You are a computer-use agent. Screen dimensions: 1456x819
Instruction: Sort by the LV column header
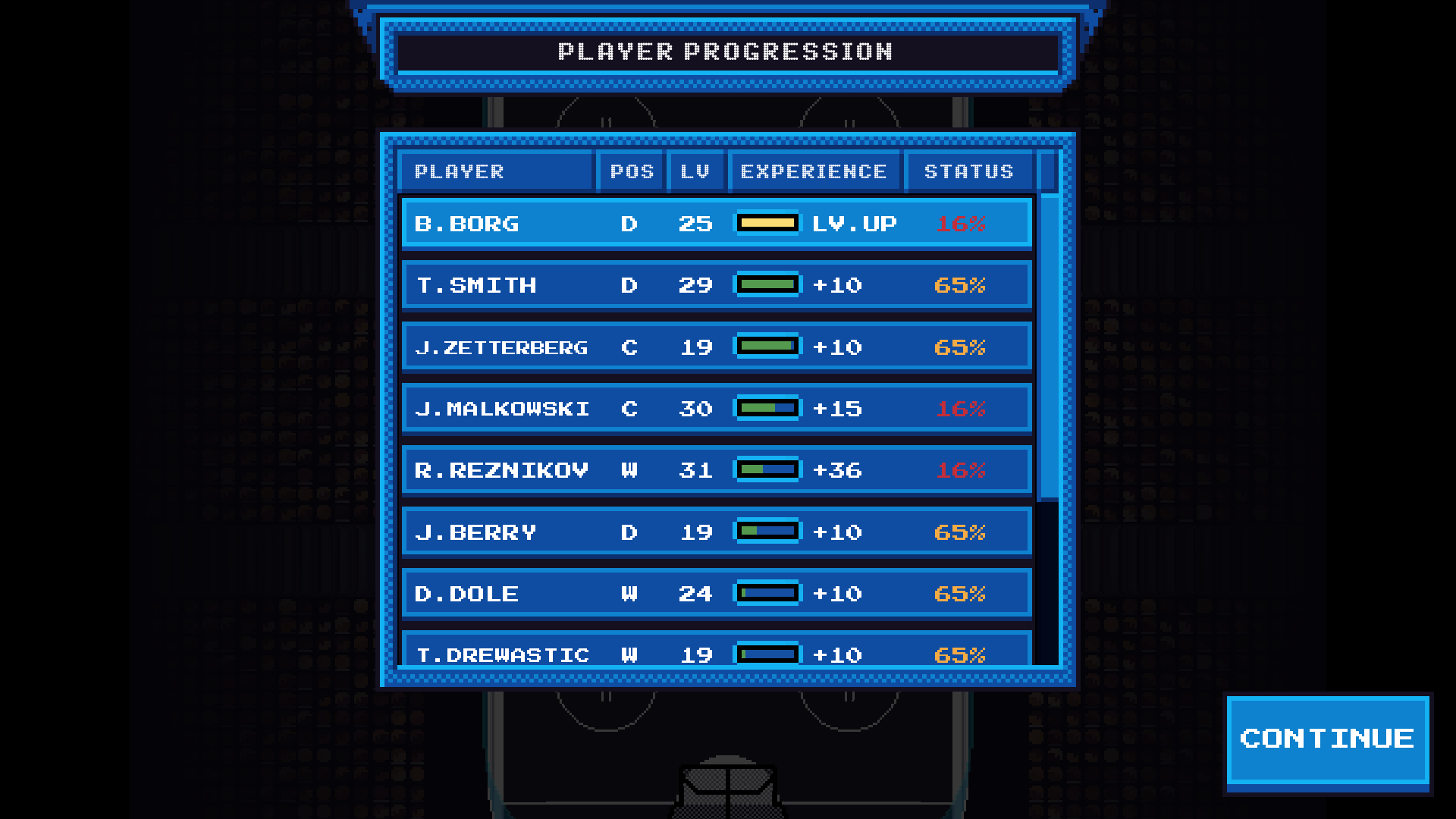point(695,171)
